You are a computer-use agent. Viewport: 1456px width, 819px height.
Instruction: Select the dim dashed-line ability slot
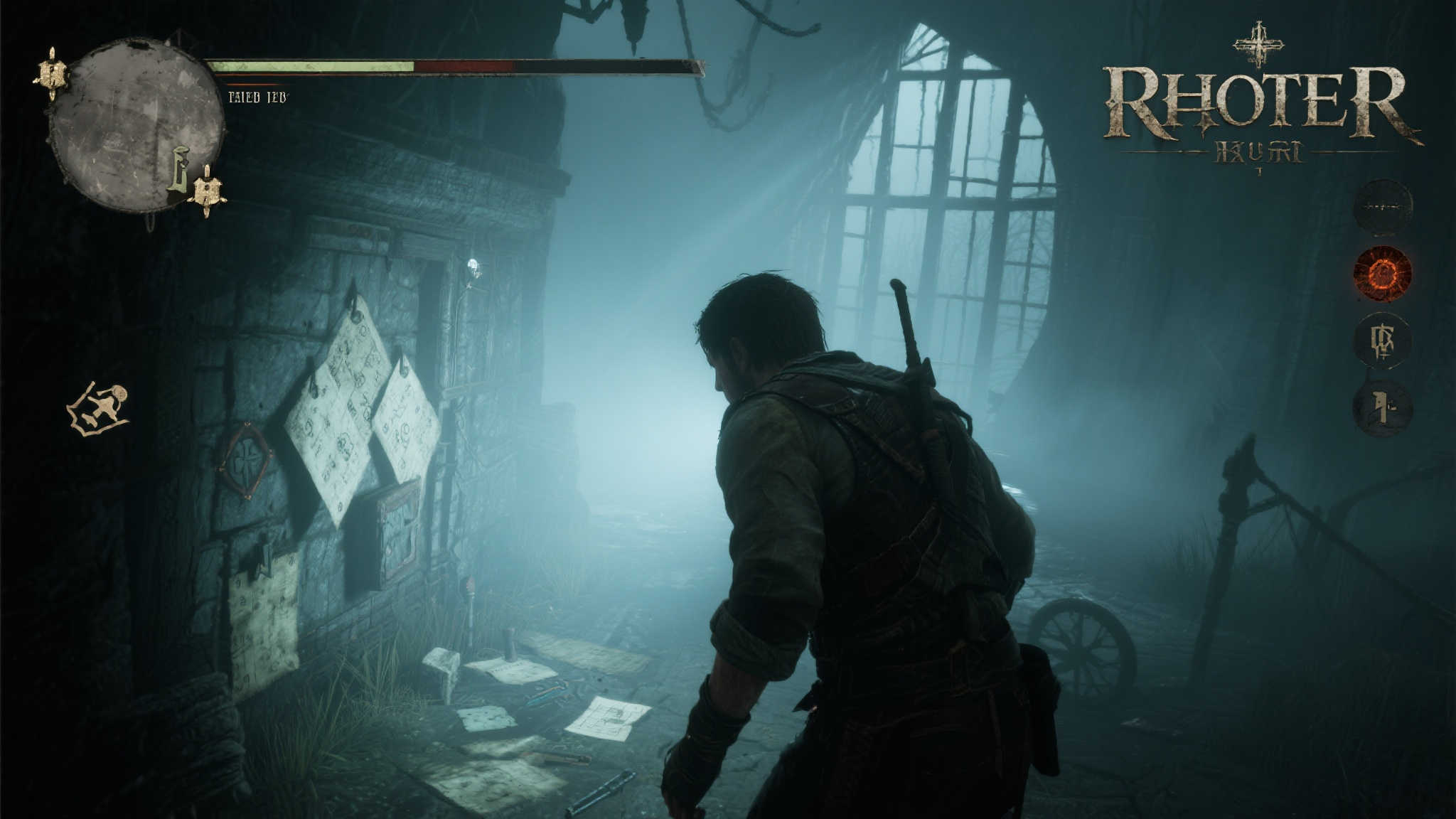coord(1382,207)
